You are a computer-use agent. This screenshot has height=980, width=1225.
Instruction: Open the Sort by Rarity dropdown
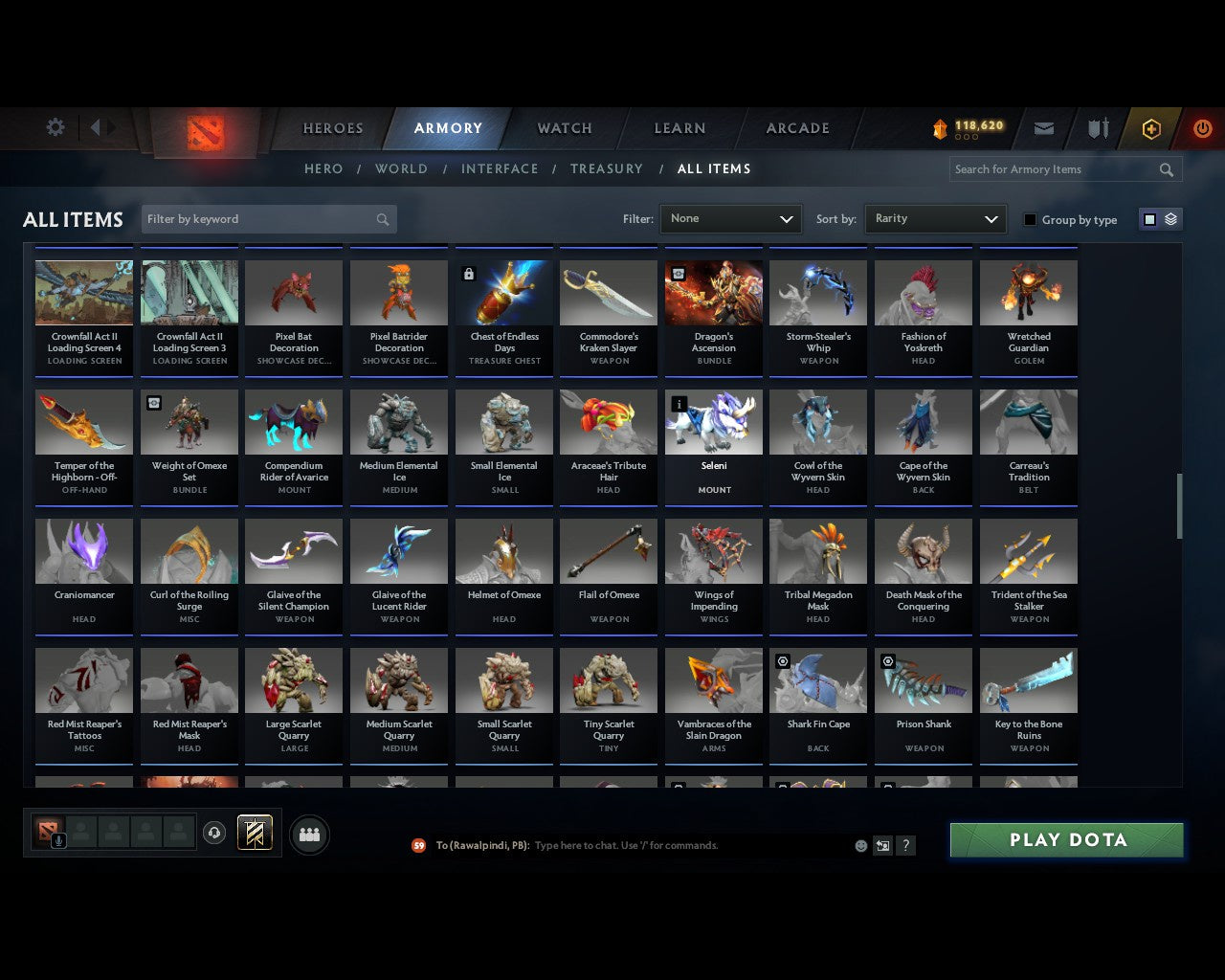935,218
